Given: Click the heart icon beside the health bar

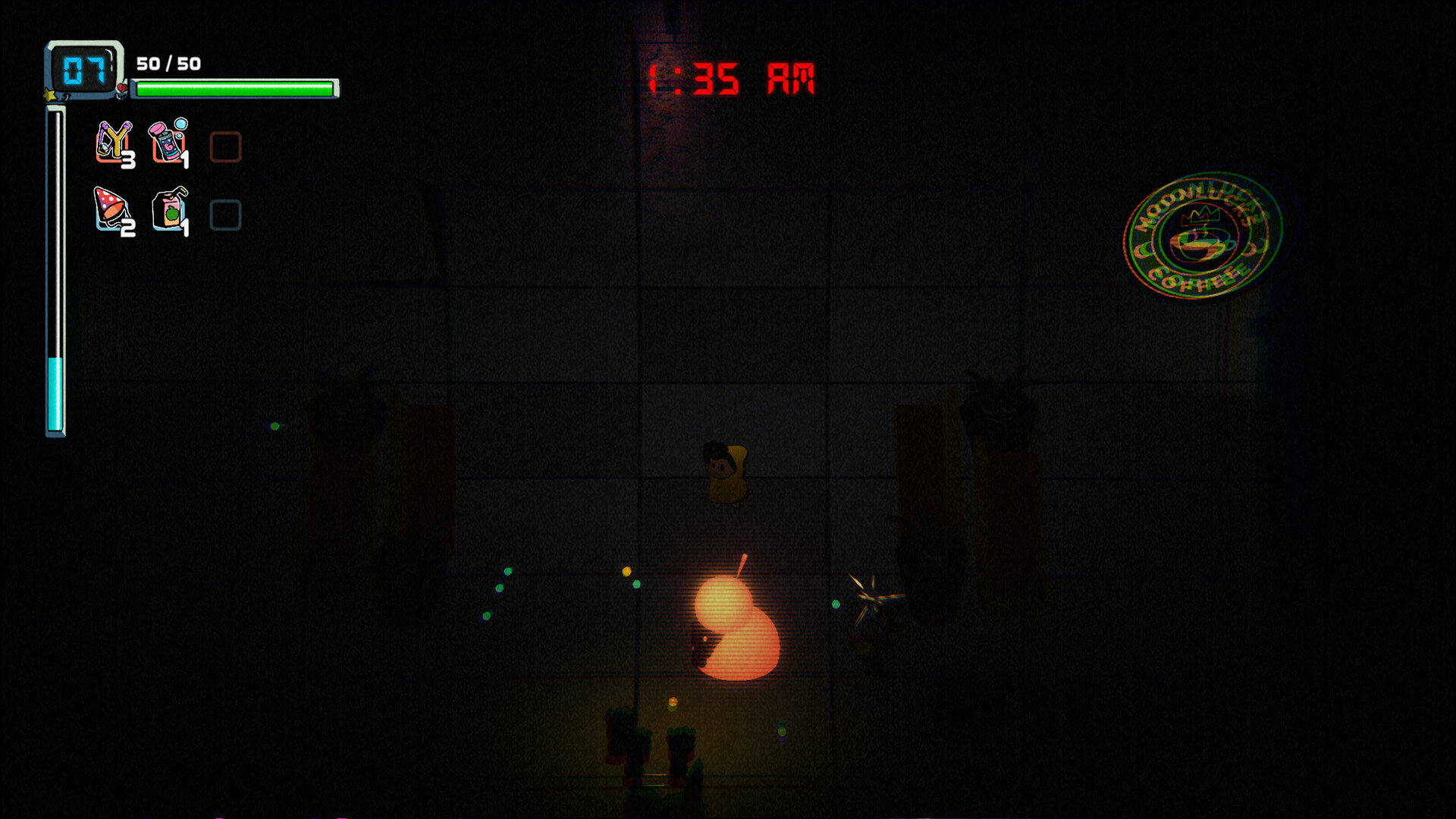Looking at the screenshot, I should (124, 89).
